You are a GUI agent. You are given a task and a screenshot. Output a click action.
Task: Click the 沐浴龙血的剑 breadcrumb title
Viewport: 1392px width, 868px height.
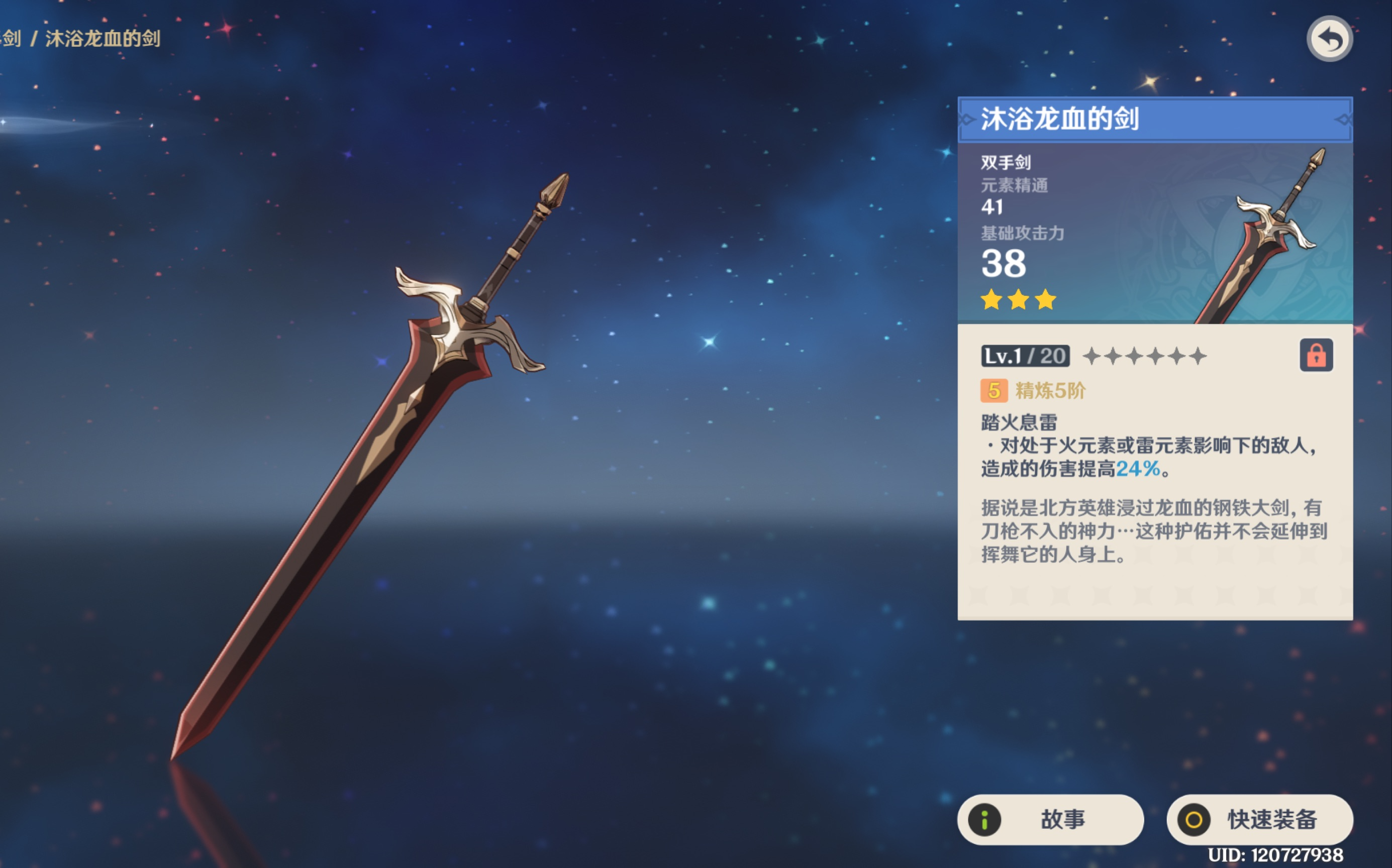[x=103, y=39]
